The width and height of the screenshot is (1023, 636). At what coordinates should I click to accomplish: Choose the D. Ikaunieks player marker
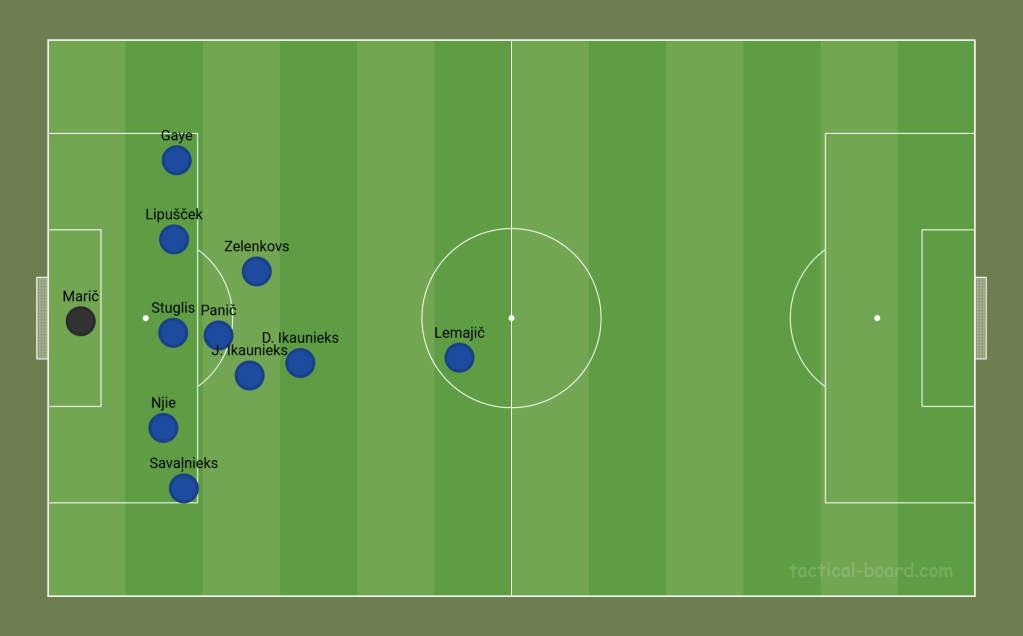(x=300, y=363)
